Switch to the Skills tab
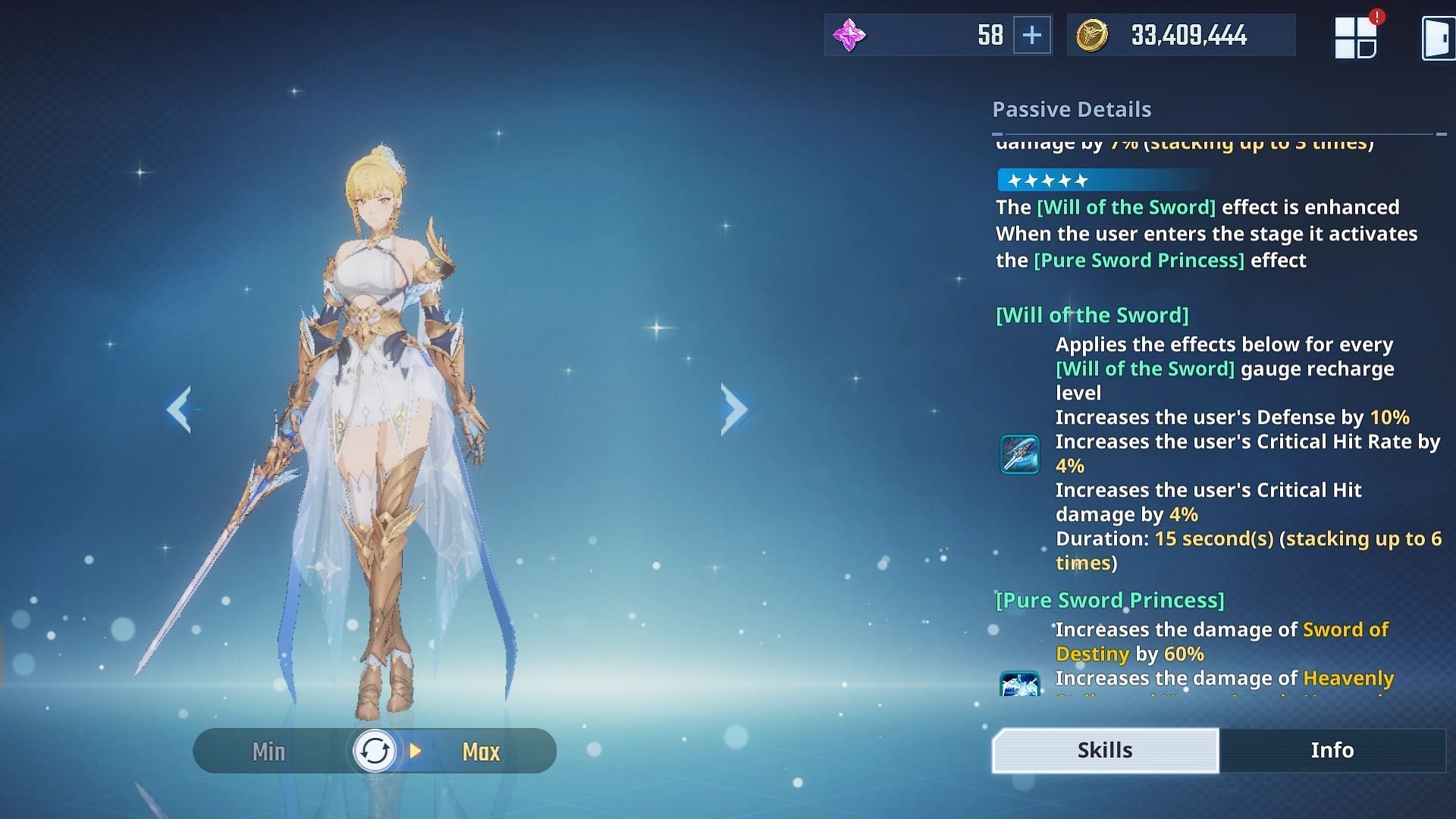Viewport: 1456px width, 819px height. pyautogui.click(x=1105, y=750)
